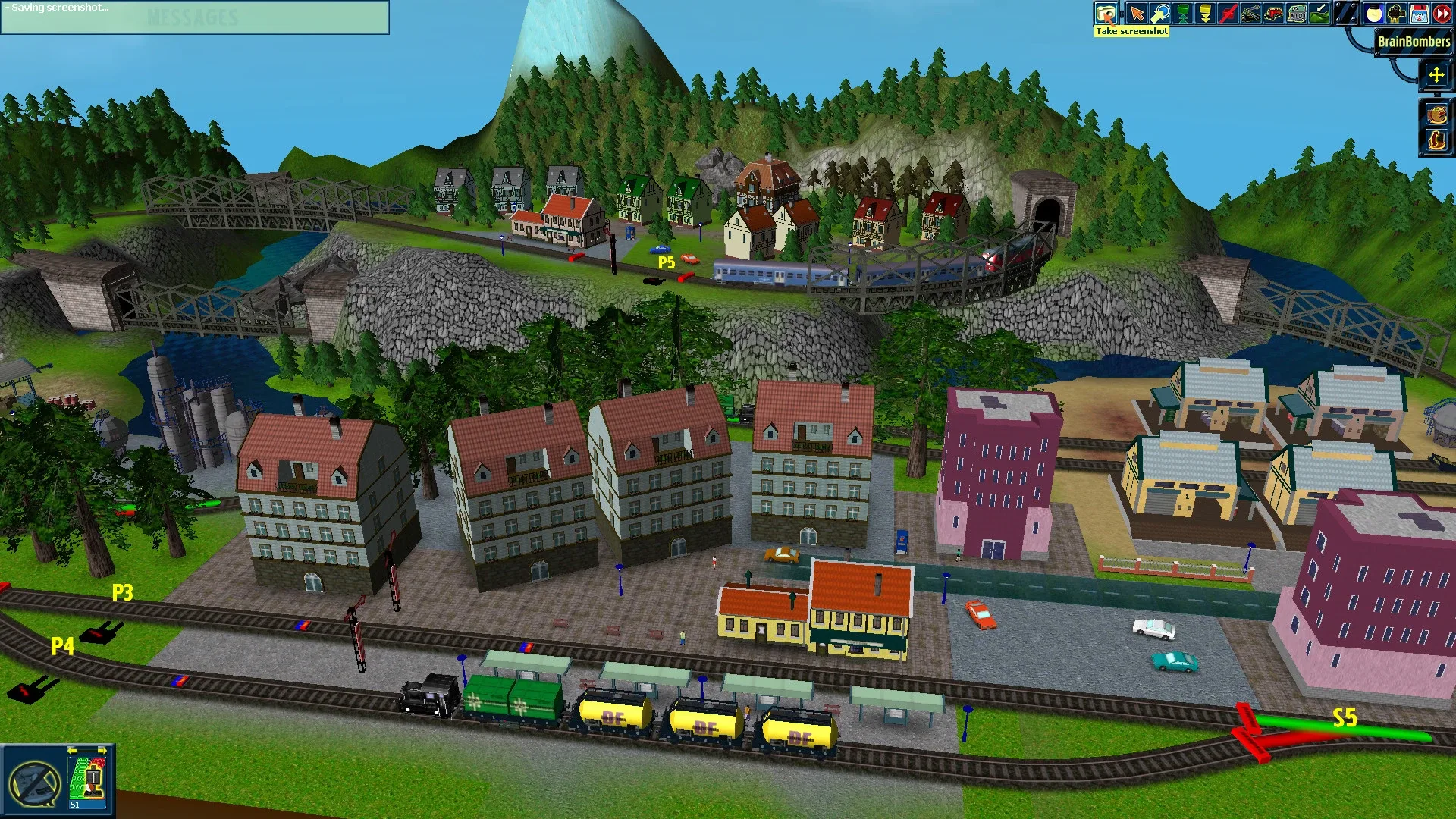Click the BrainBombers logo banner
1456x819 pixels.
(1412, 43)
